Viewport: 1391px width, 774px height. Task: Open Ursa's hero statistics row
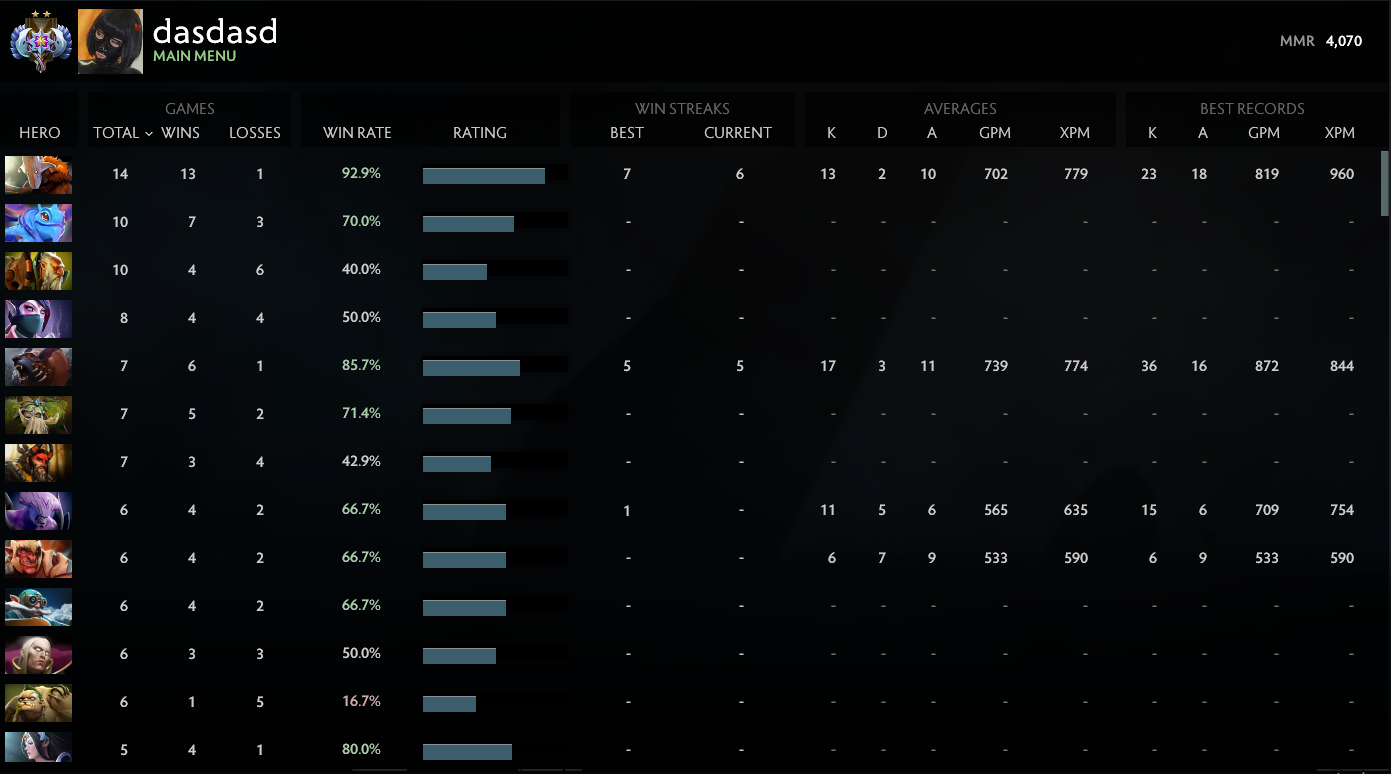coord(36,366)
